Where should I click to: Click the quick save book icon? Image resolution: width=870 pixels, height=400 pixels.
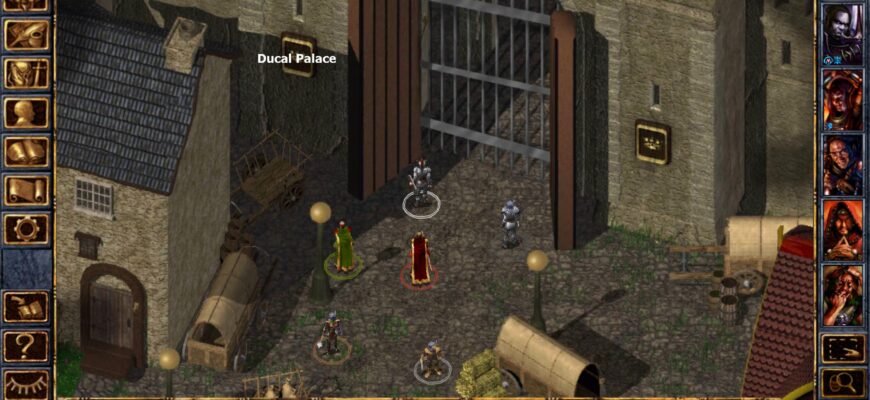[26, 307]
